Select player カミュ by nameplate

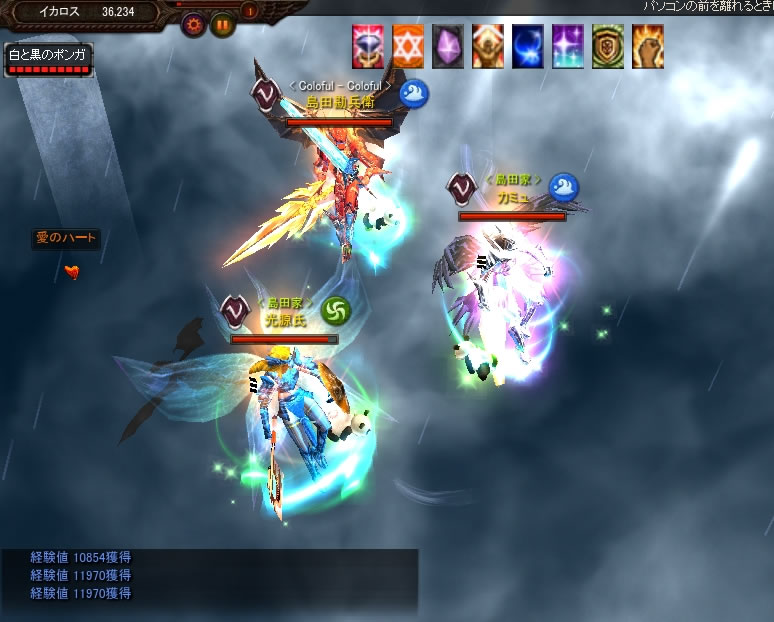tap(511, 197)
